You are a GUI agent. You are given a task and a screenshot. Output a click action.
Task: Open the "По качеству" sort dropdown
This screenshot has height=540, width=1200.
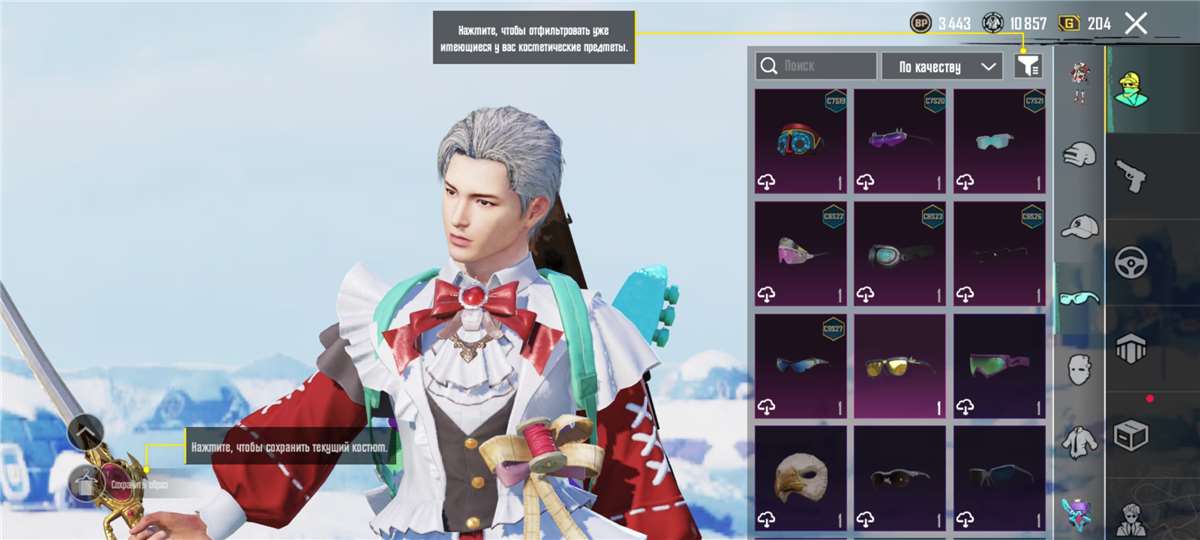pos(942,66)
